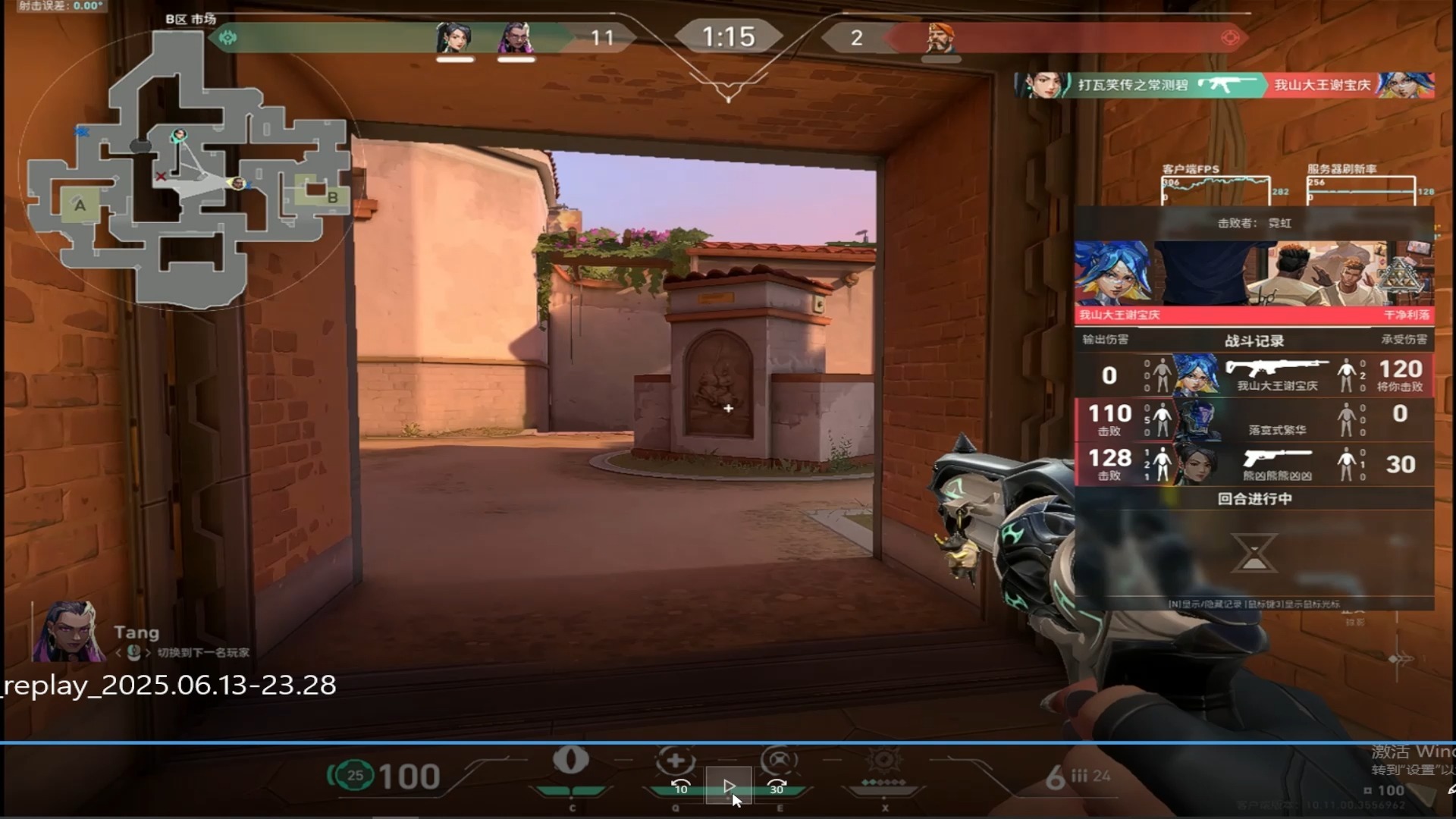
Task: Play the paused replay video
Action: (x=729, y=786)
